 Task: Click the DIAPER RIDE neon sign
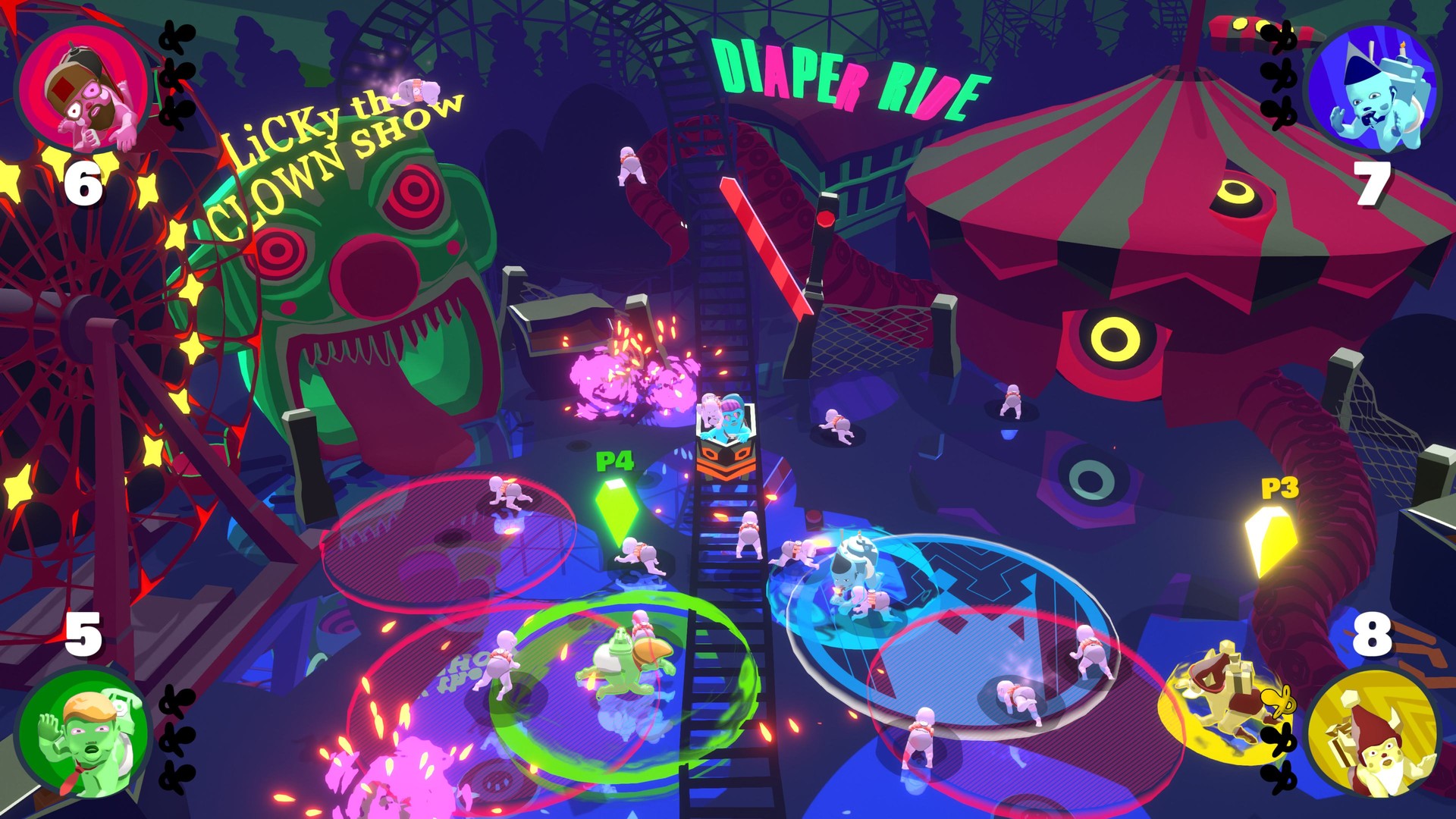tap(849, 76)
